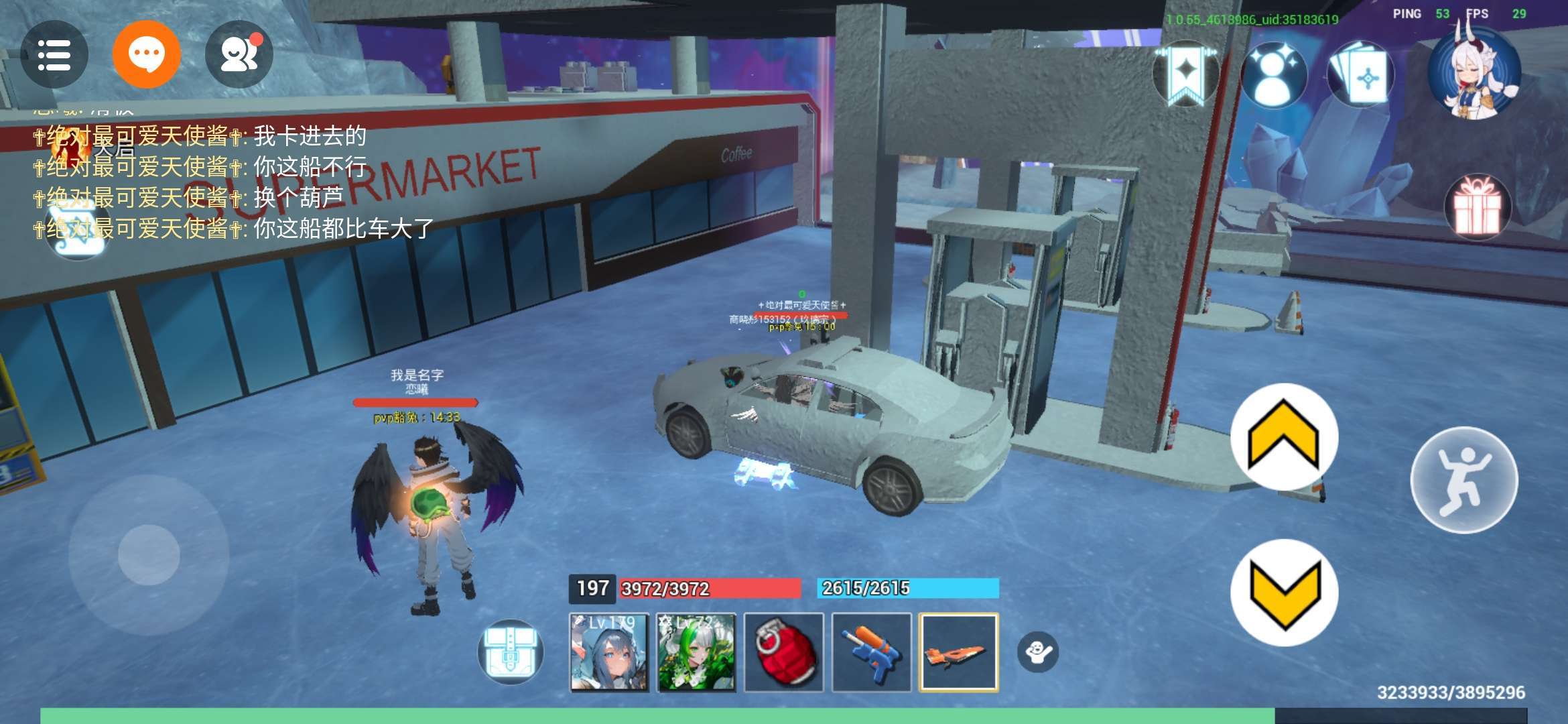The width and height of the screenshot is (1568, 724).
Task: Tap the yellow down arrow button
Action: [x=1284, y=593]
